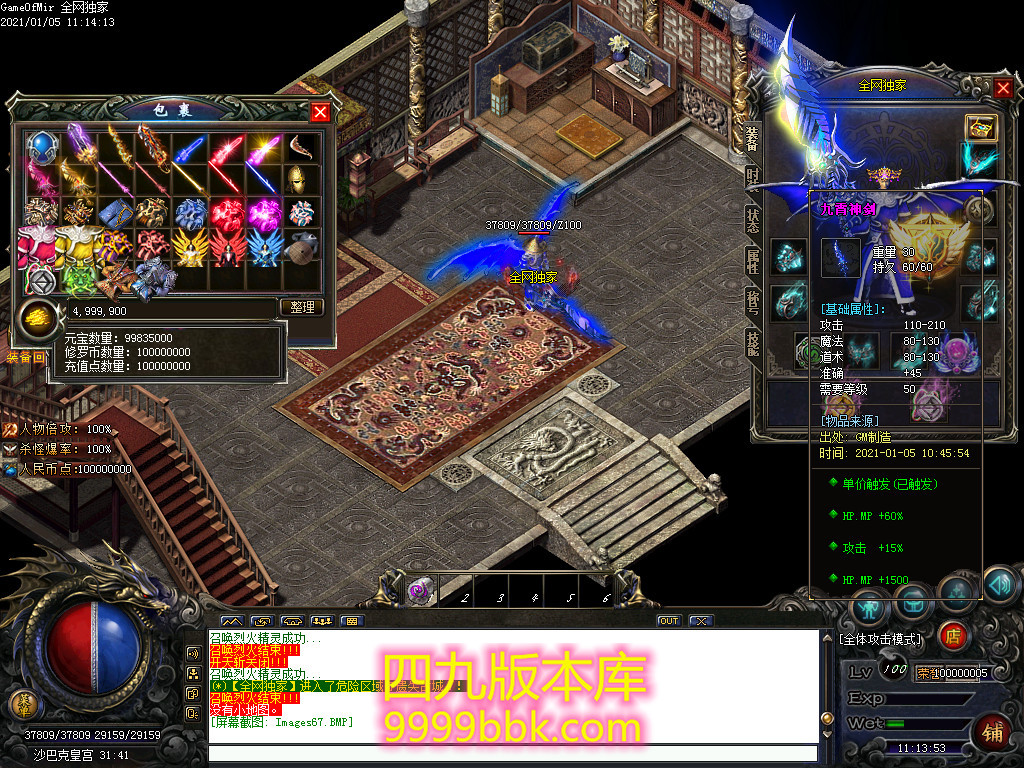
Task: Click the OUT button above chat
Action: (668, 621)
